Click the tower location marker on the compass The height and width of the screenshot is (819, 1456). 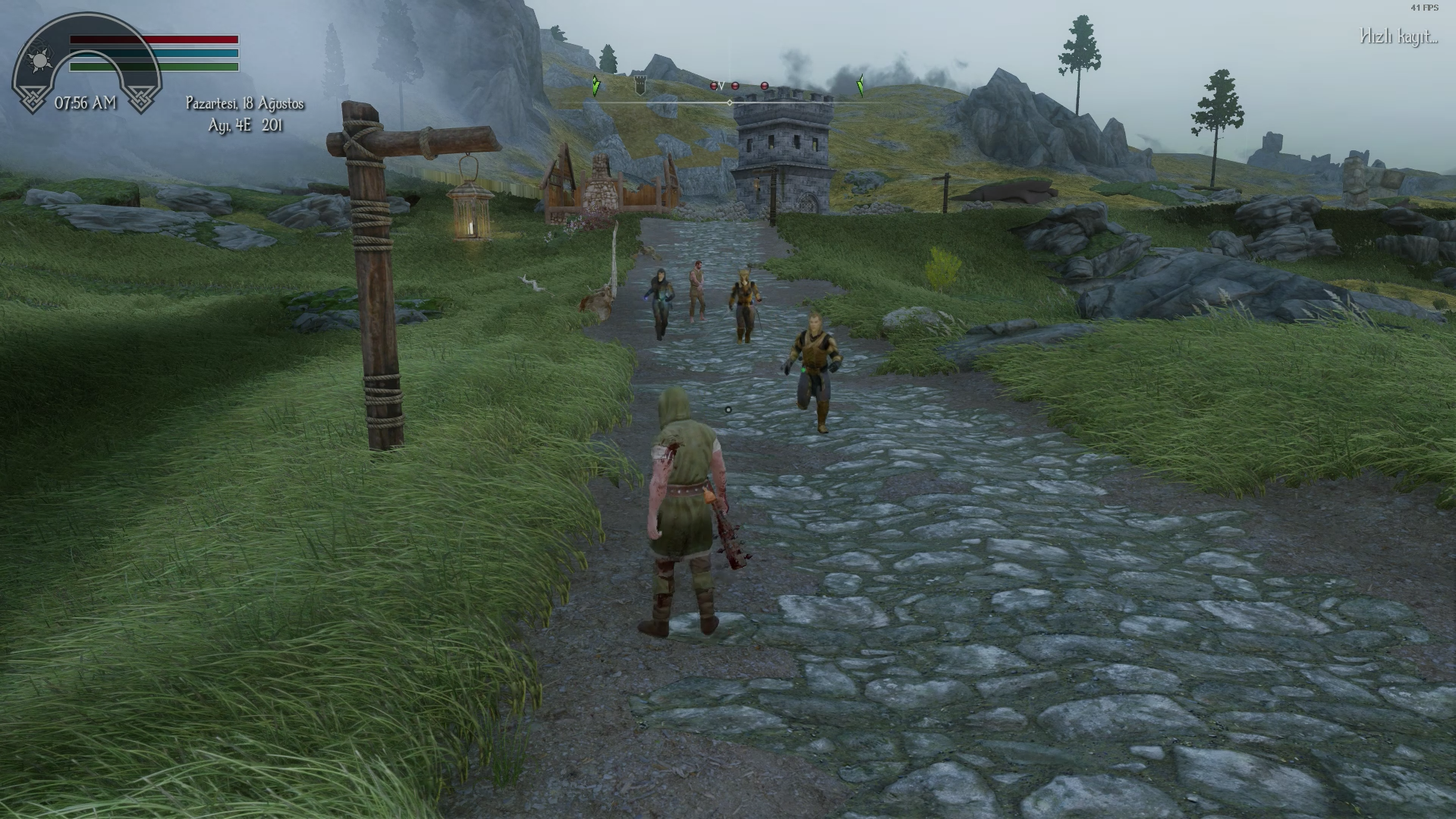point(640,86)
